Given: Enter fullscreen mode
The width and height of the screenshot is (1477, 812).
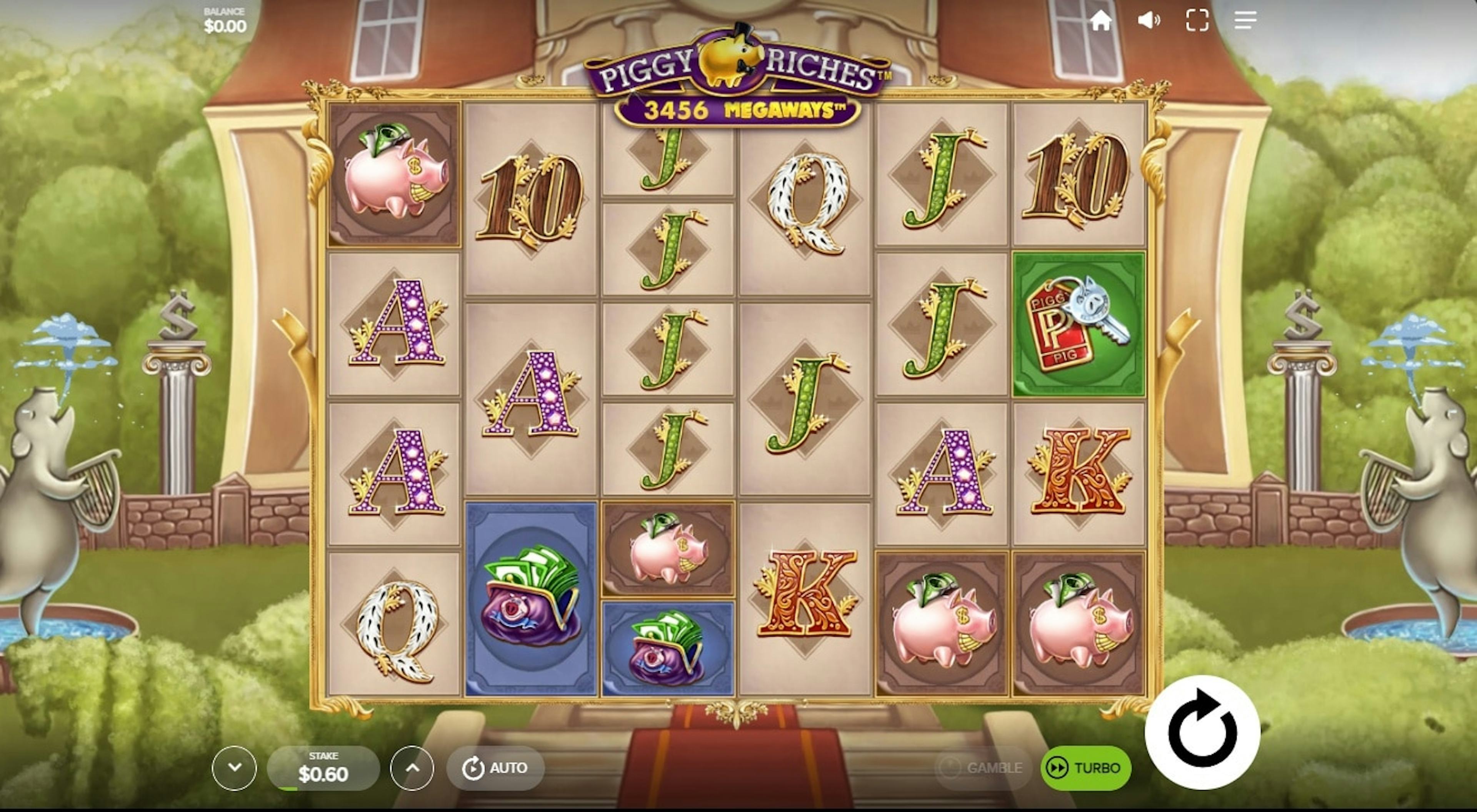Looking at the screenshot, I should tap(1197, 21).
